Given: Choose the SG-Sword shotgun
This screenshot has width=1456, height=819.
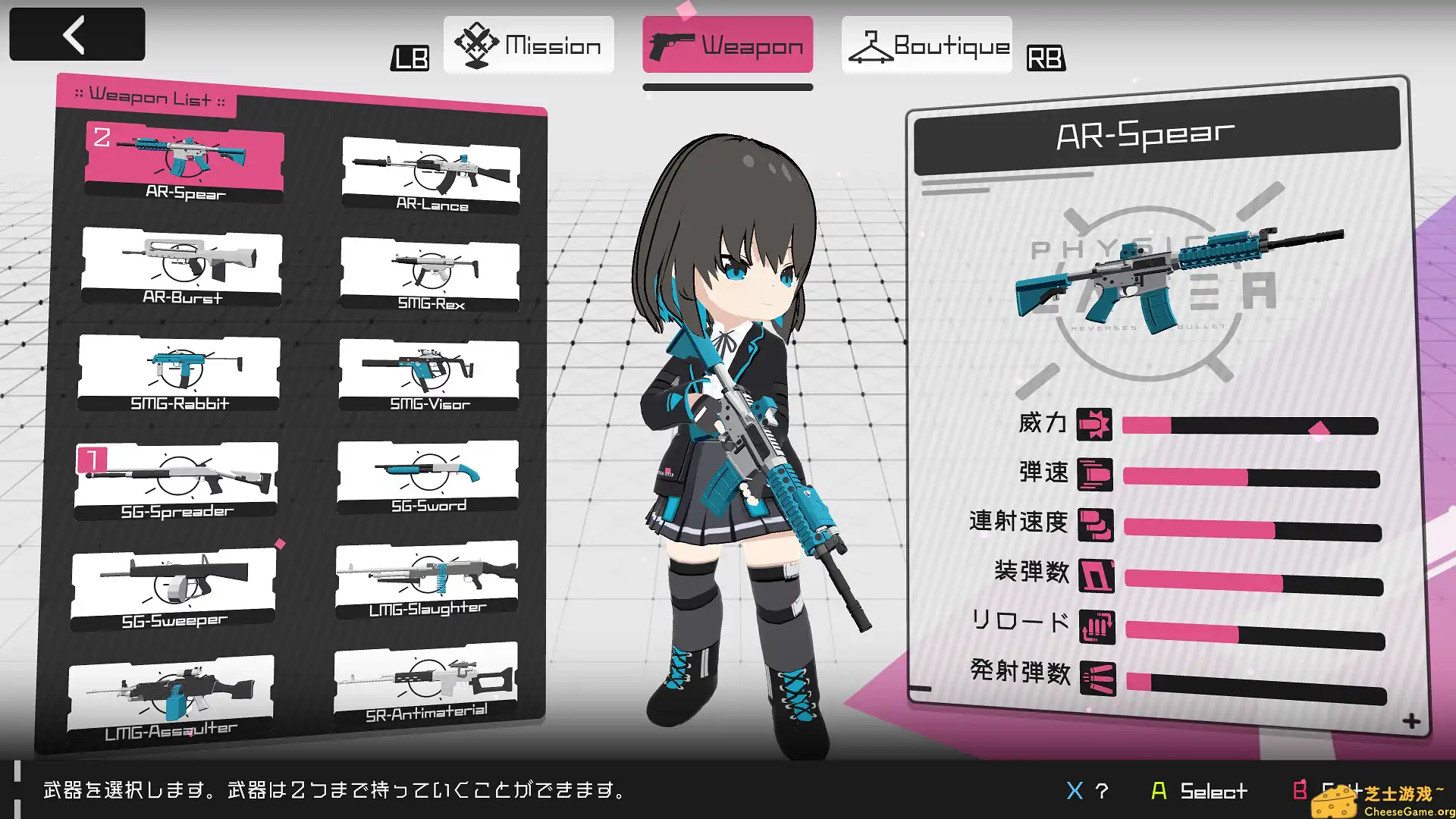Looking at the screenshot, I should 428,478.
